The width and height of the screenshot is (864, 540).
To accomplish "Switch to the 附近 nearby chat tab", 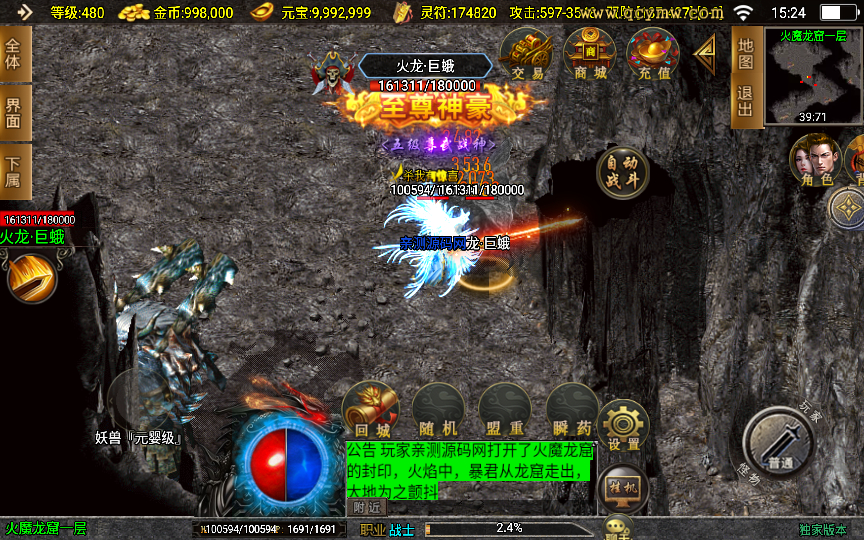I will tap(369, 507).
